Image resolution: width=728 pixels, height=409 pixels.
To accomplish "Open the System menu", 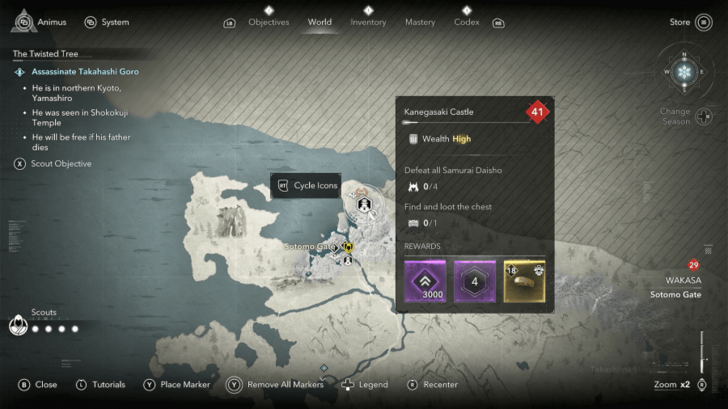I will pyautogui.click(x=108, y=22).
